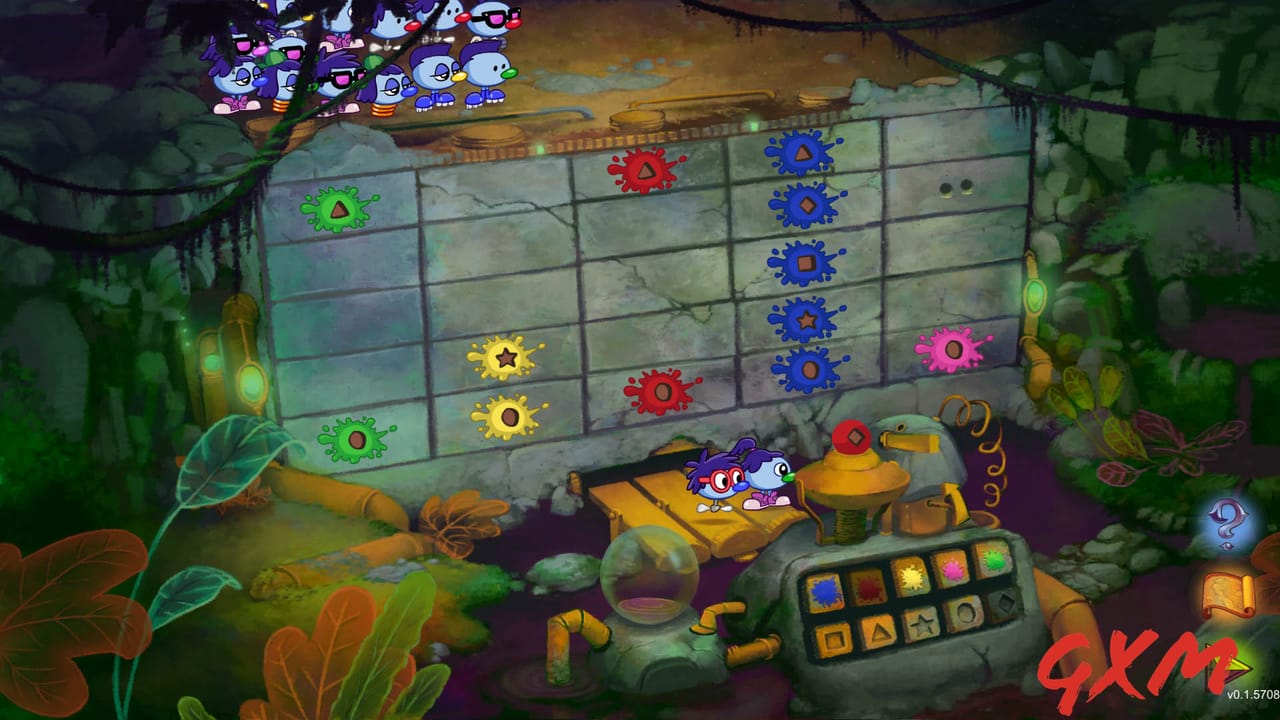
Task: Select the triangle shape stamp
Action: [x=879, y=632]
